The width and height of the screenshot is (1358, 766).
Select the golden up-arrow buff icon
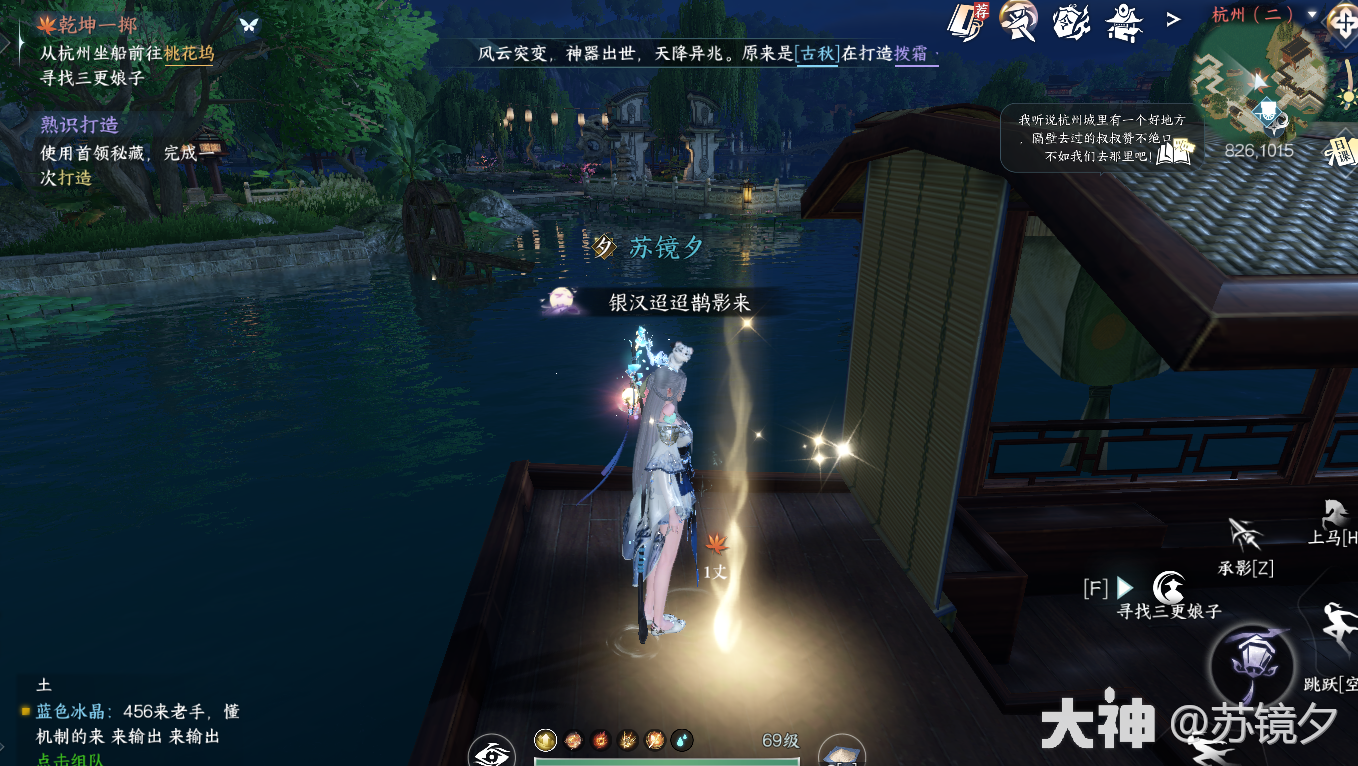544,742
